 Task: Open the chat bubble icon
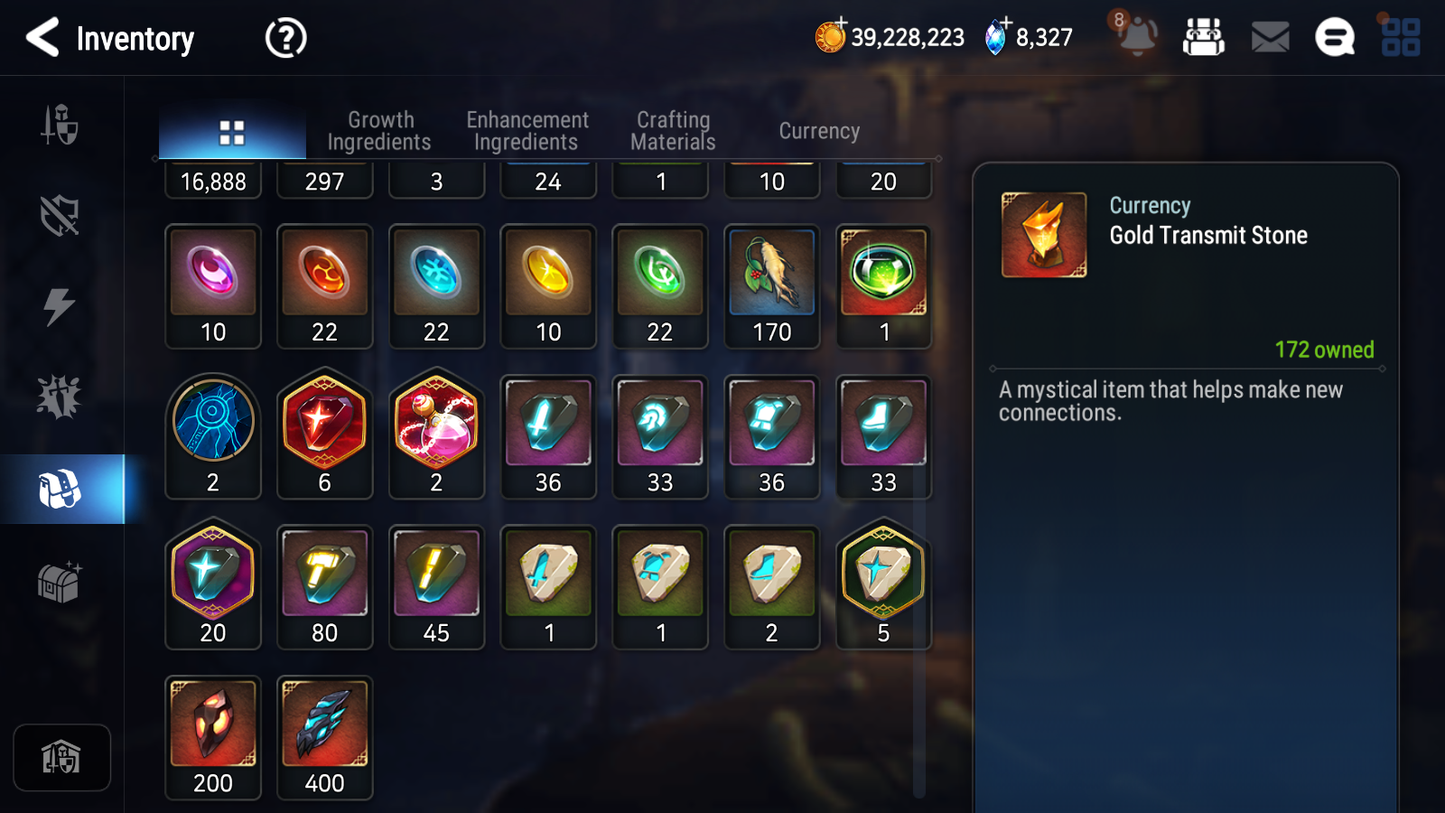pos(1334,38)
